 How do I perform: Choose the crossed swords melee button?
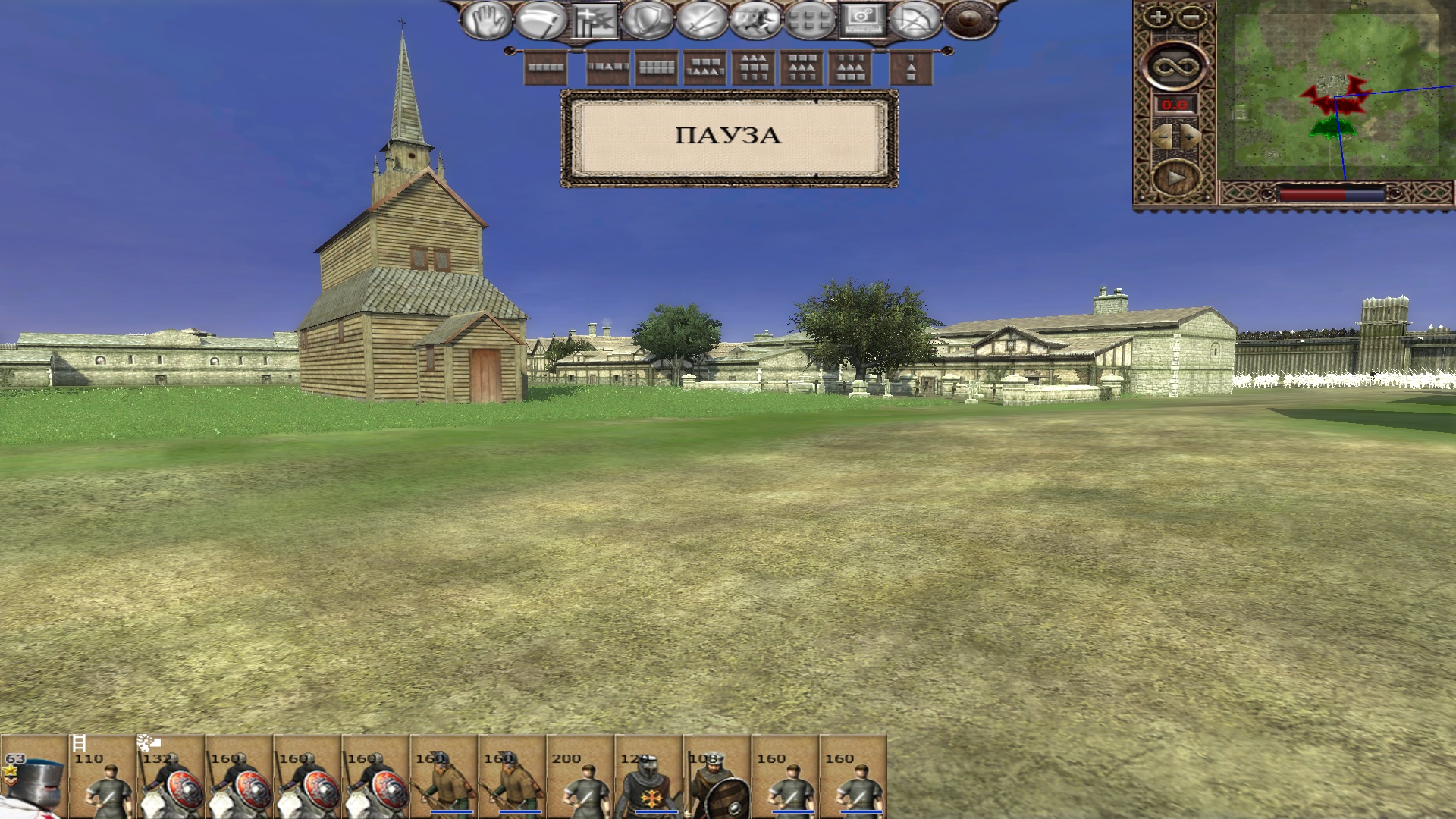click(701, 20)
